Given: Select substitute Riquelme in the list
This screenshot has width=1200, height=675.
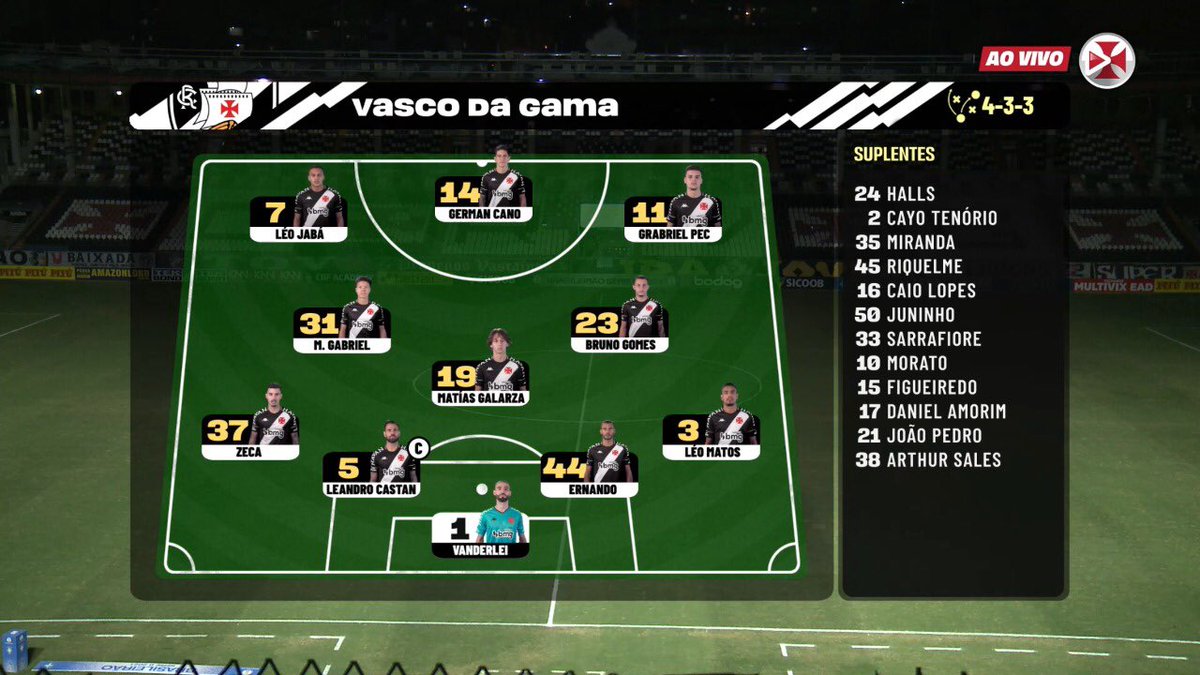Looking at the screenshot, I should pyautogui.click(x=909, y=266).
